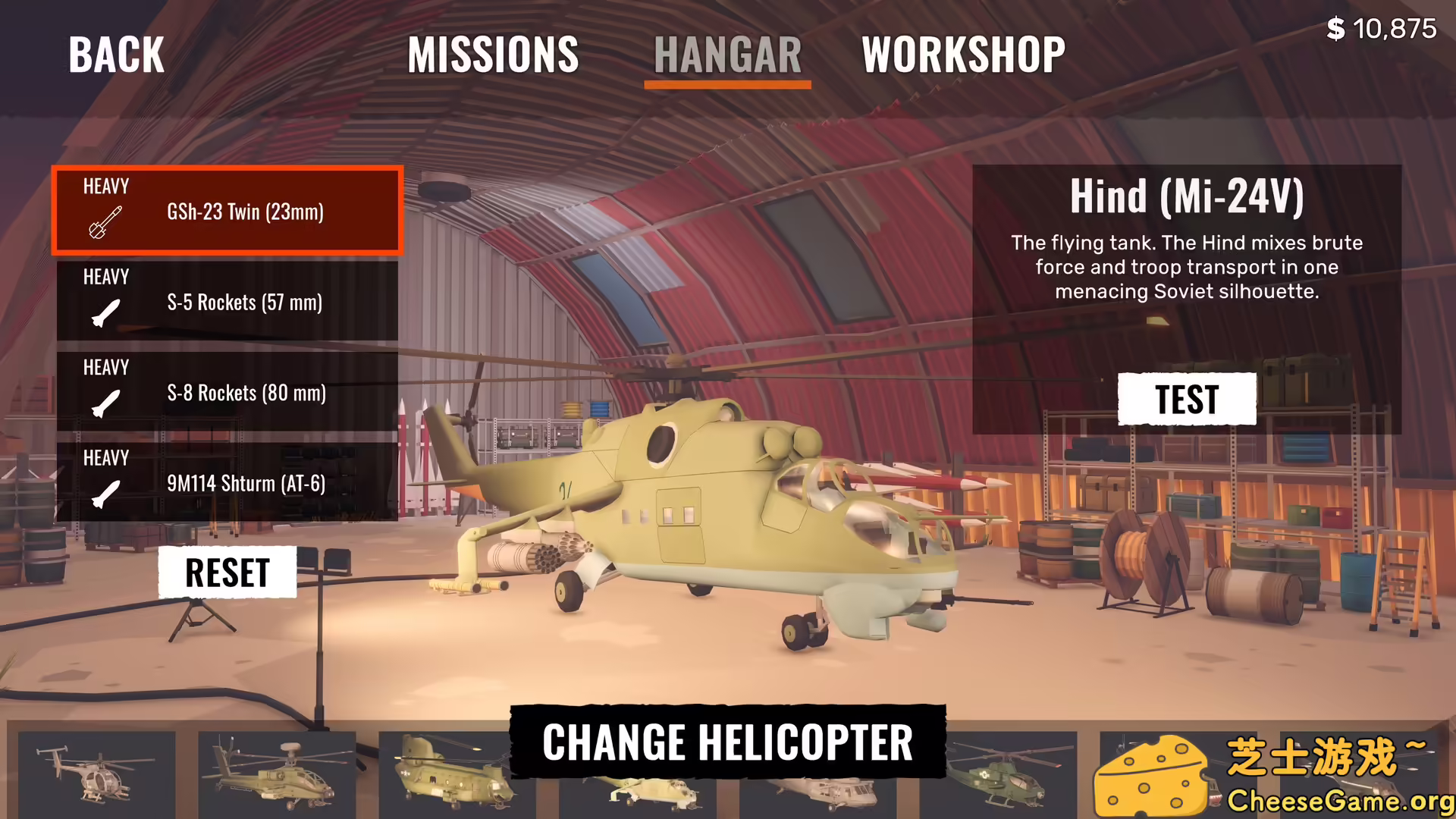Image resolution: width=1456 pixels, height=819 pixels.
Task: Switch to the MISSIONS tab
Action: 493,55
